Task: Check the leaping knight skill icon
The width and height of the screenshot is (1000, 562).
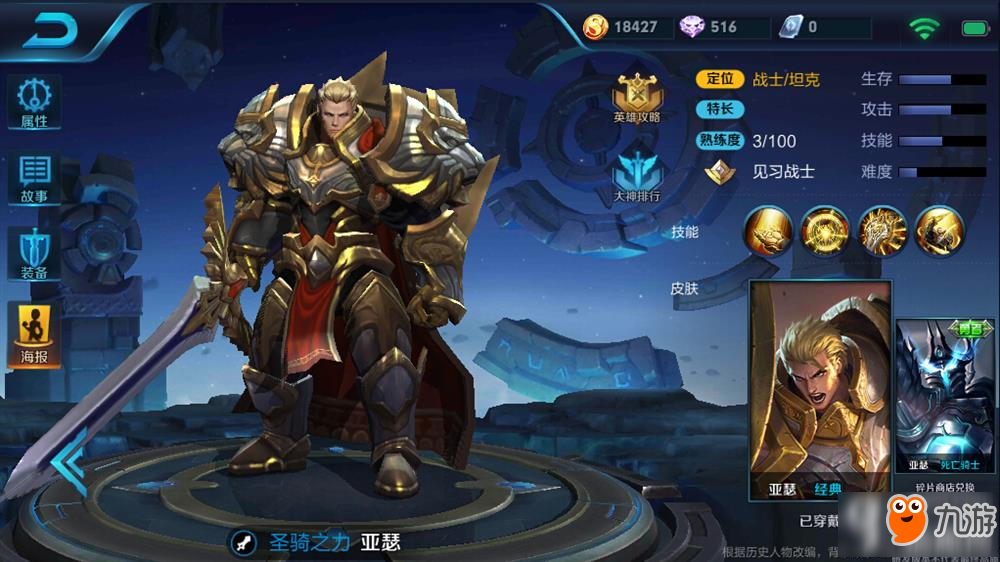Action: [940, 231]
